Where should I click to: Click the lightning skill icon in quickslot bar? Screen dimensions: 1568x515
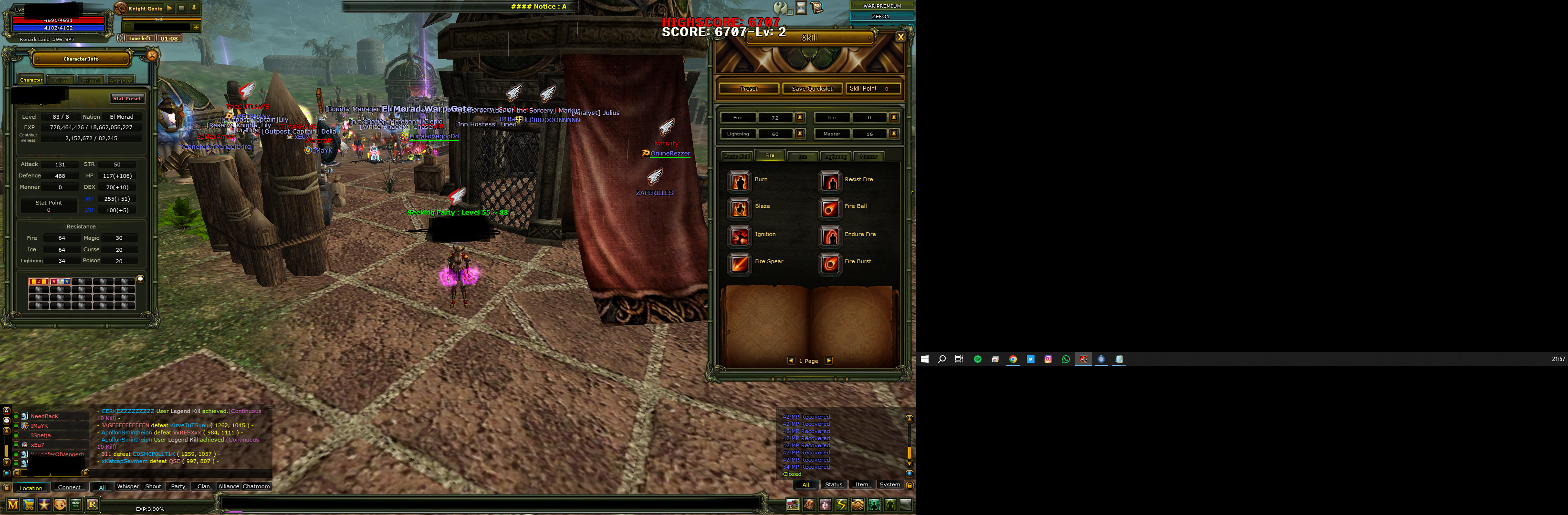coord(841,505)
